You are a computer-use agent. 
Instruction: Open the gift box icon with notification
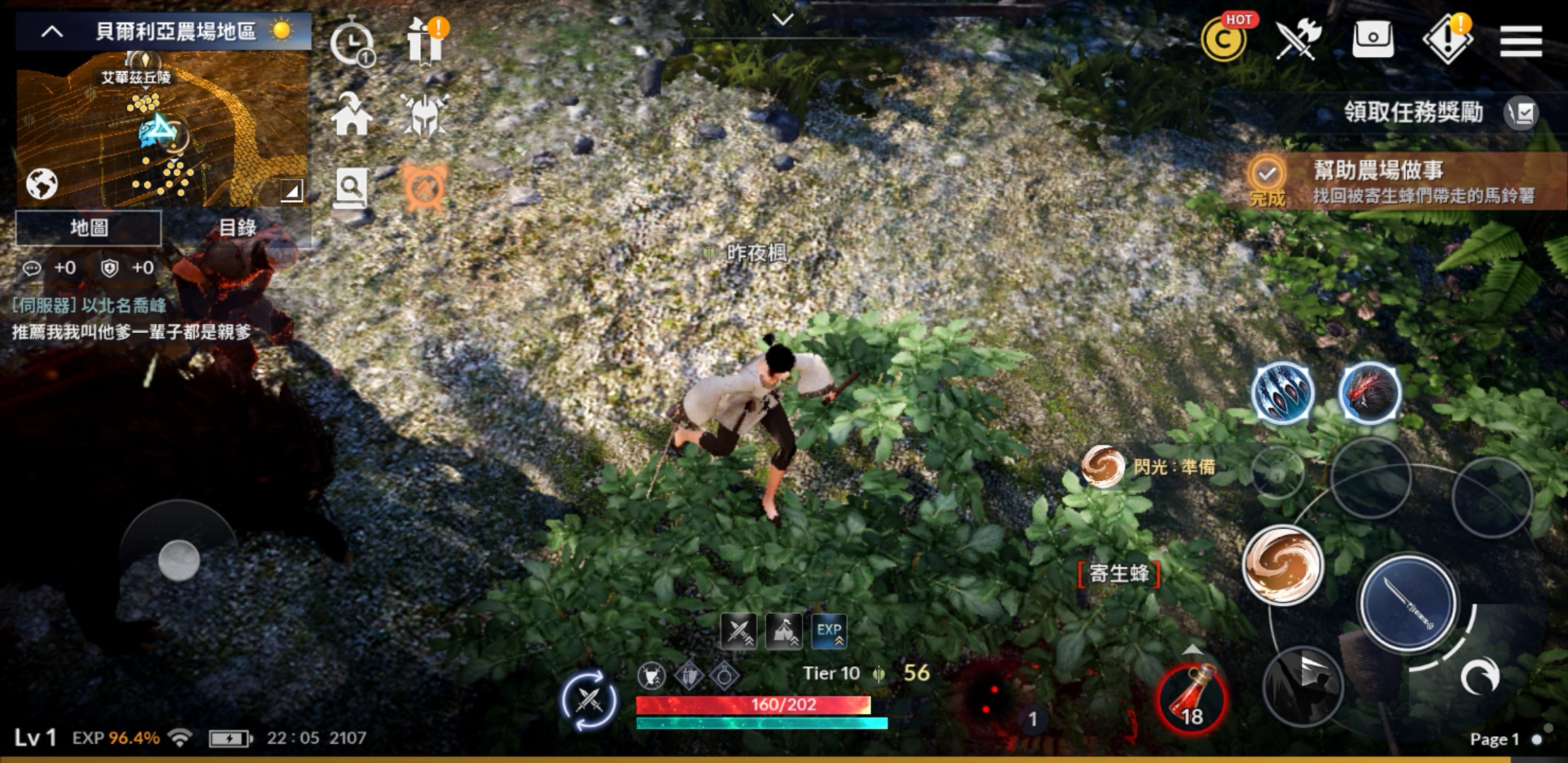point(424,42)
